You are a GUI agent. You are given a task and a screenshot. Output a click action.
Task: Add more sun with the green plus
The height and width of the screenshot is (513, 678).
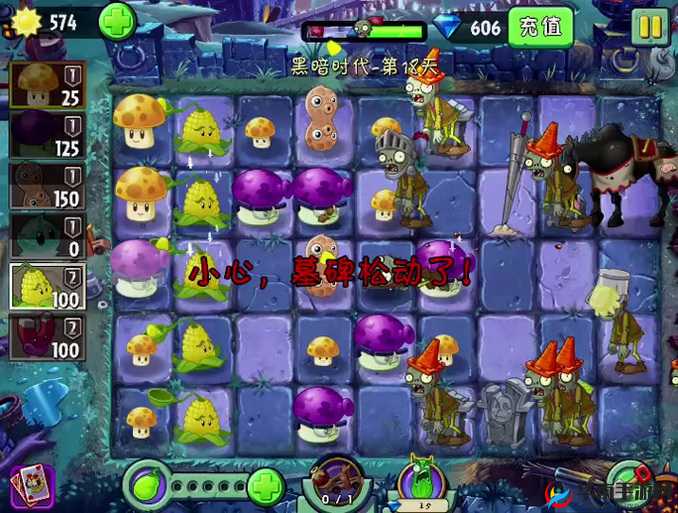point(117,21)
